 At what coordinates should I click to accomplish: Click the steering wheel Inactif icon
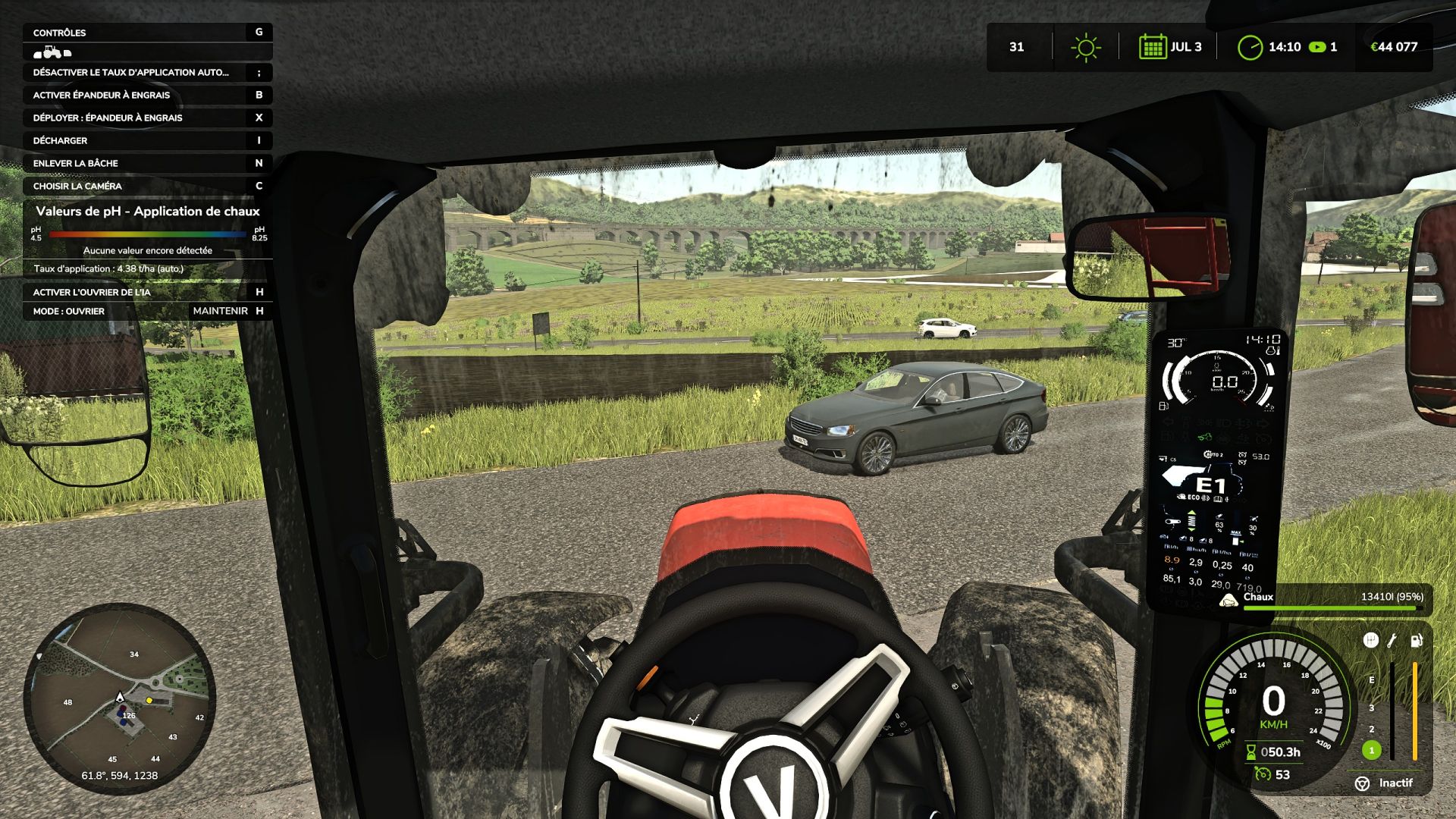point(1363,783)
